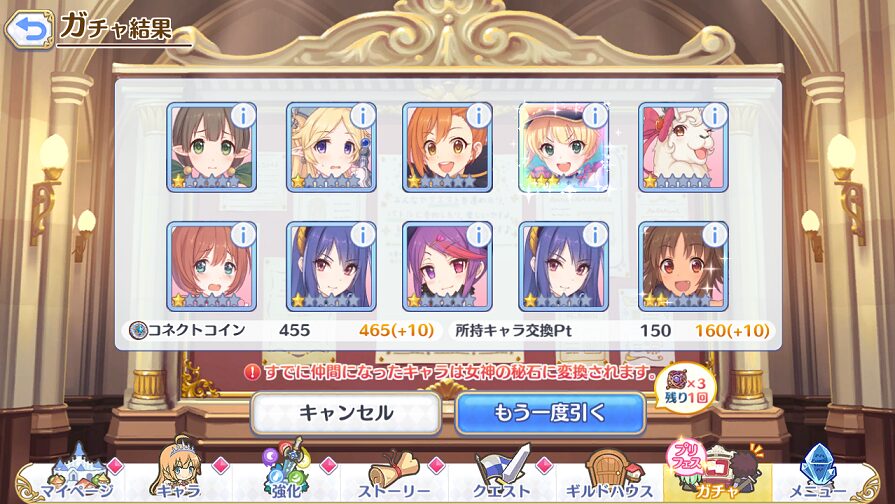895x504 pixels.
Task: Pick the teal-eyed brown-haired girl card
Action: [x=211, y=266]
